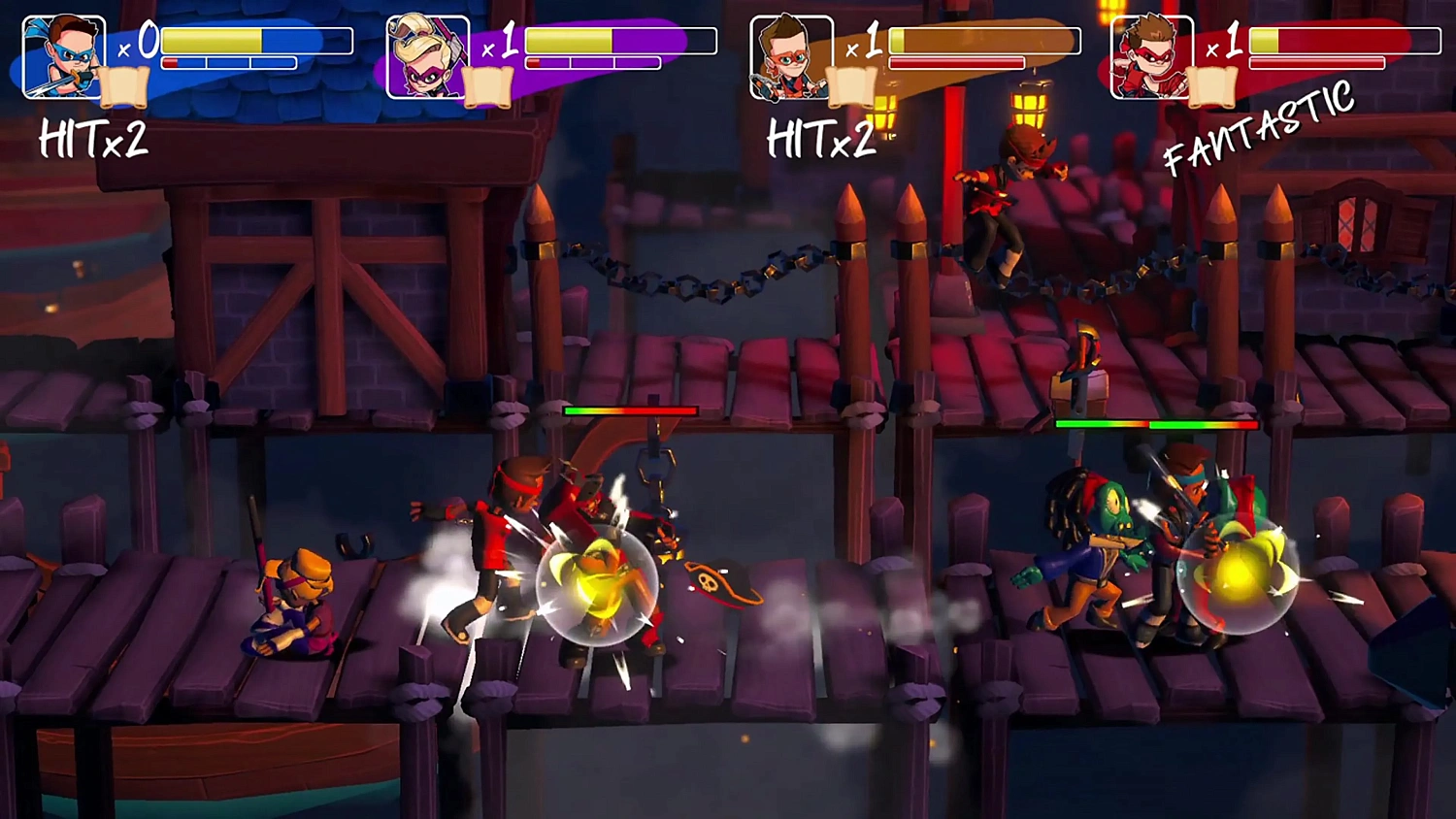
Task: Select the enemy health bar above the bubble
Action: click(x=631, y=410)
